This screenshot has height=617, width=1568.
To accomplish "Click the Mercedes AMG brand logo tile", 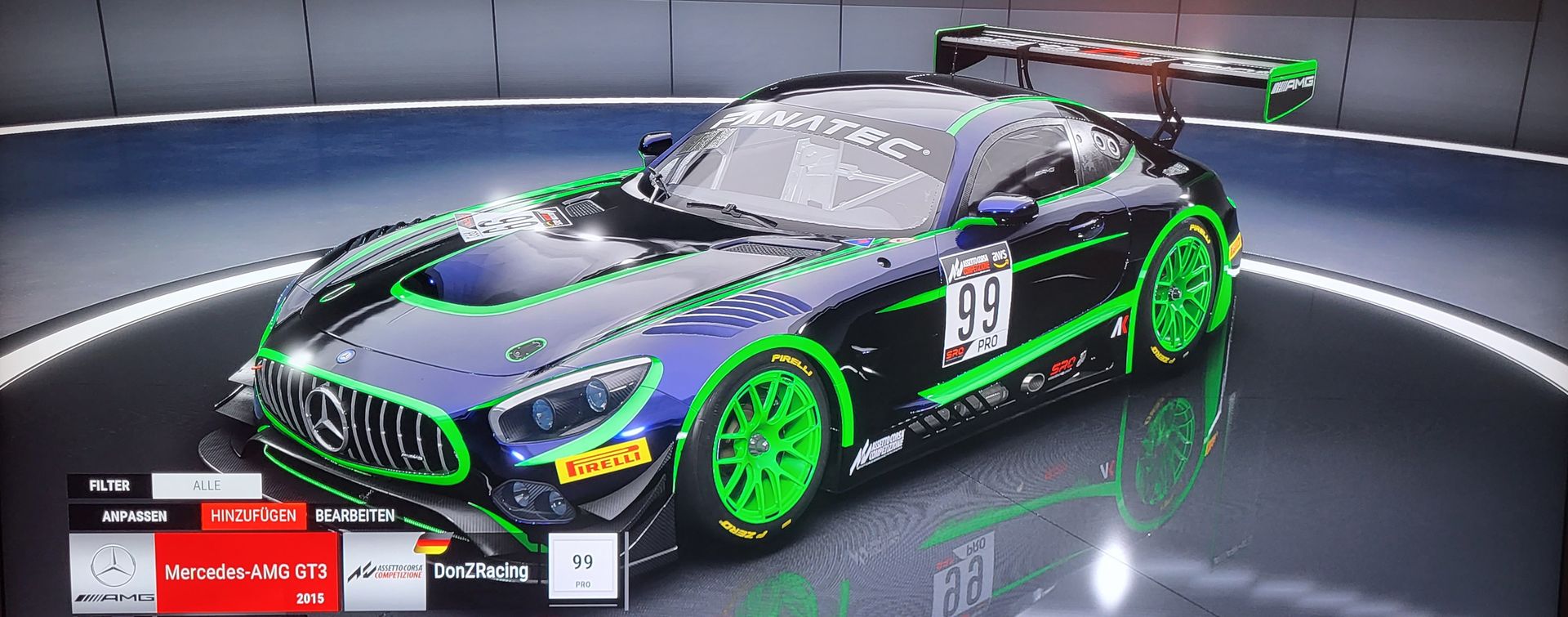I will 113,572.
